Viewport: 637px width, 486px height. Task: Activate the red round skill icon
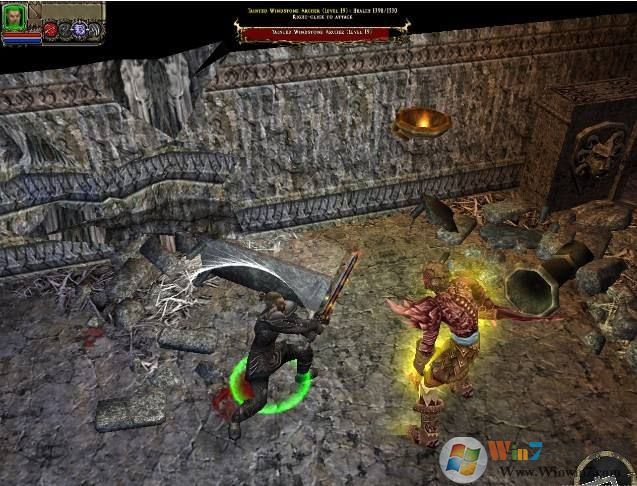[49, 30]
